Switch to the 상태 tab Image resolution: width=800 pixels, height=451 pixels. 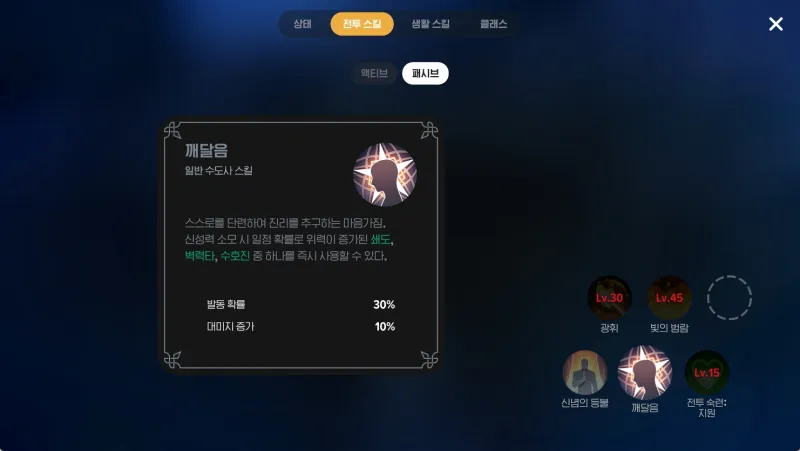(x=303, y=23)
